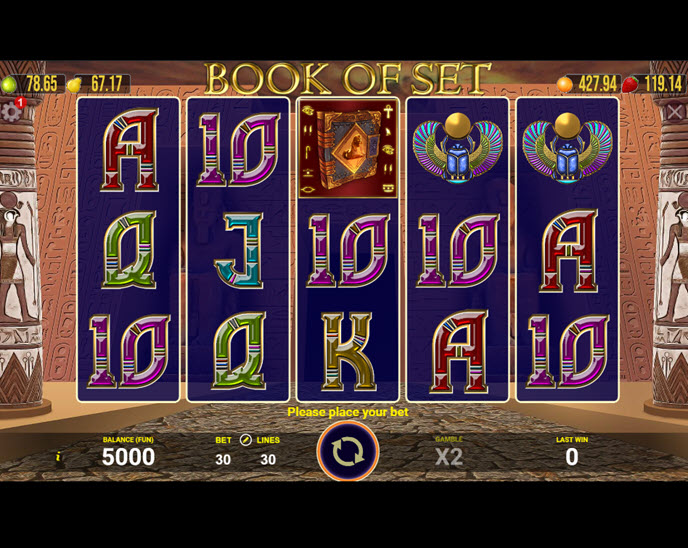Show the paytable info via the "i" icon
Screen dimensions: 688x548
point(58,457)
